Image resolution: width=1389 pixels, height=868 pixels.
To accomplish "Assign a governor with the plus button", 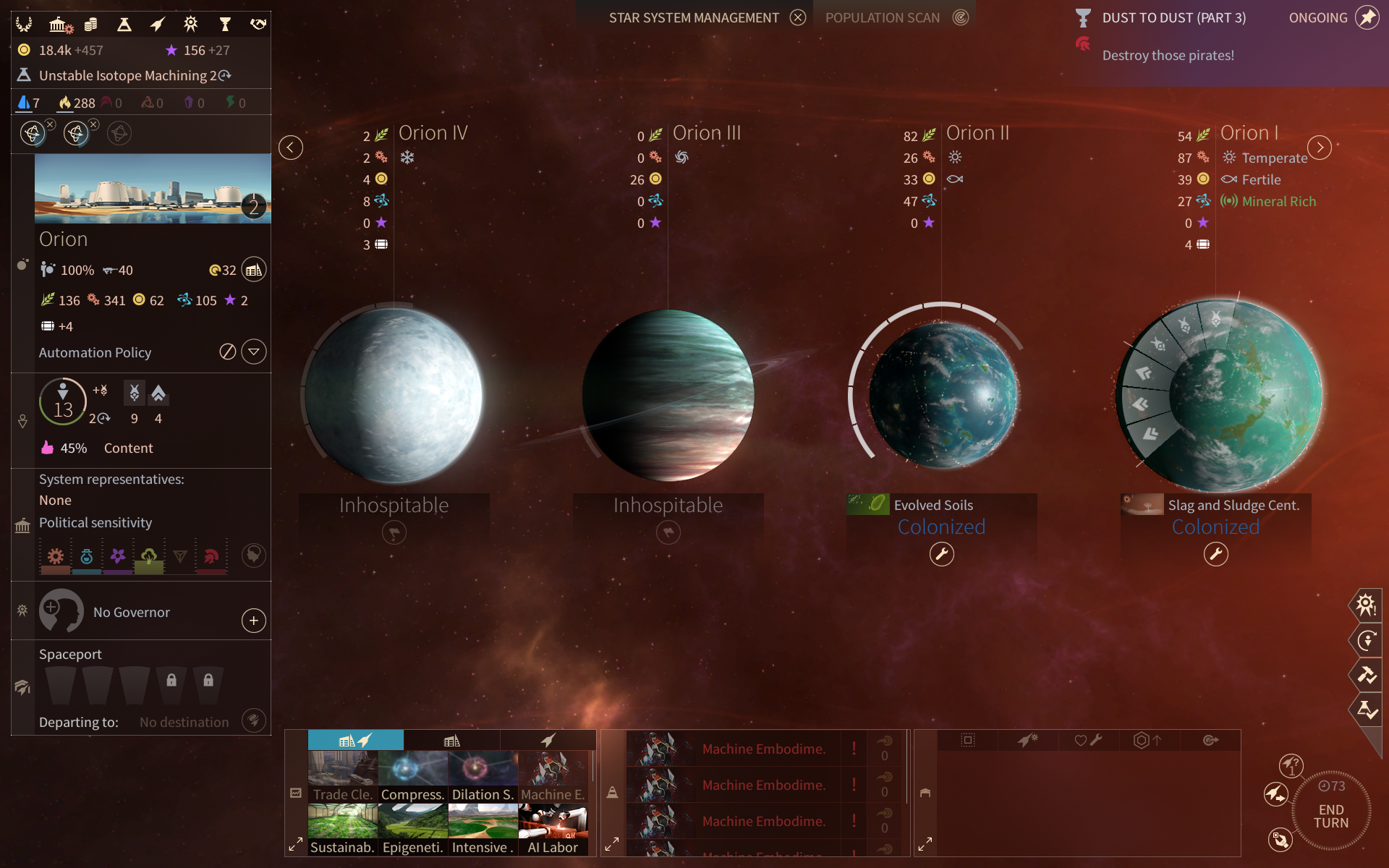I will point(253,621).
